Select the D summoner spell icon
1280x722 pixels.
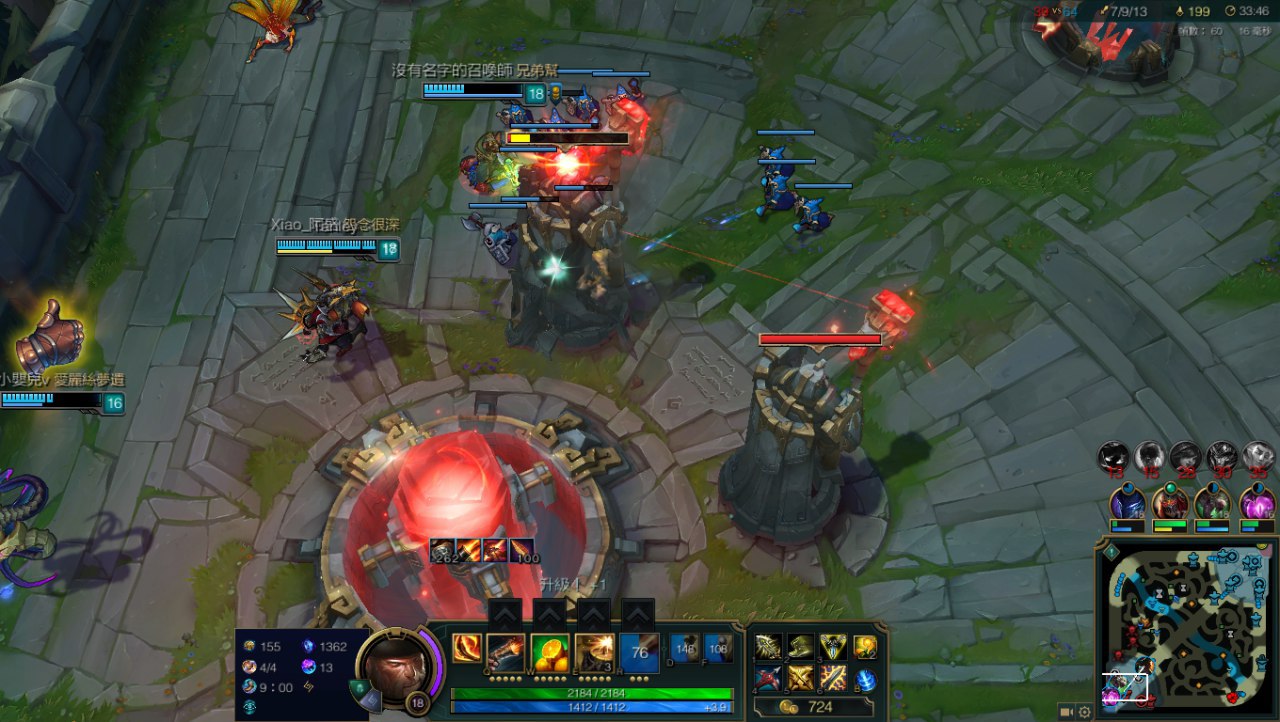point(685,648)
